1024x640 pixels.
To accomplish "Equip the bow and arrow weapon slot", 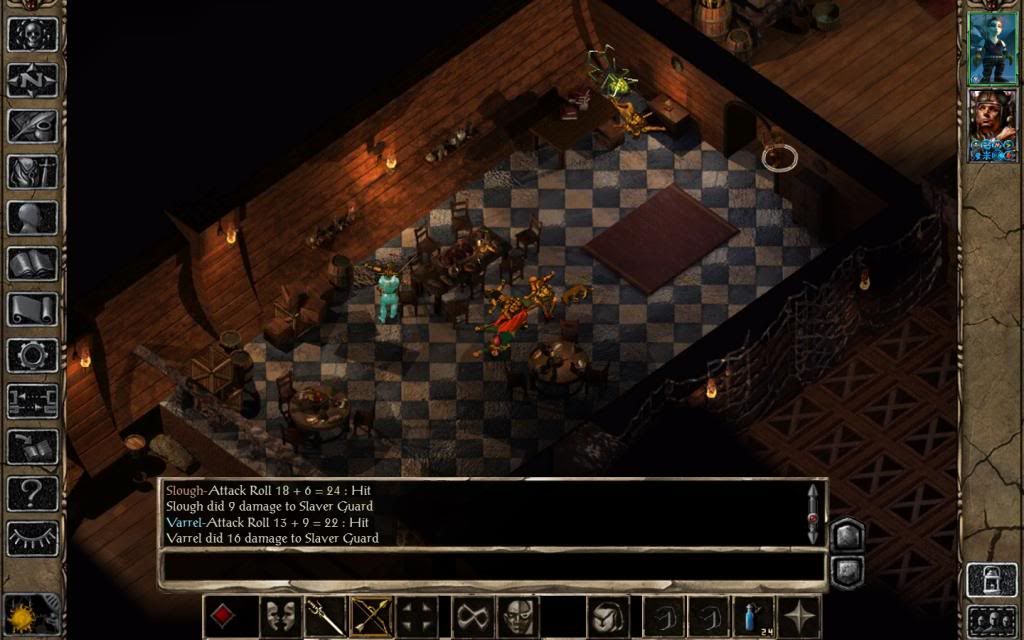I will [x=369, y=616].
